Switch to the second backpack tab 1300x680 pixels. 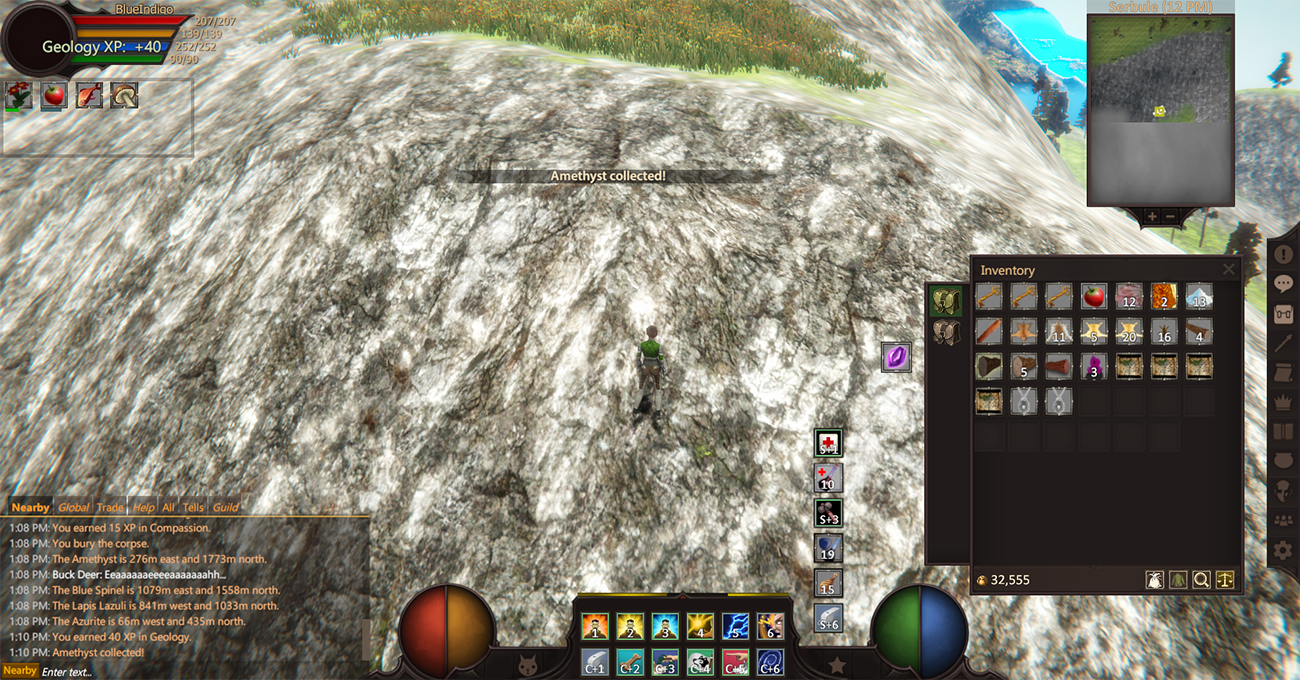tap(946, 334)
